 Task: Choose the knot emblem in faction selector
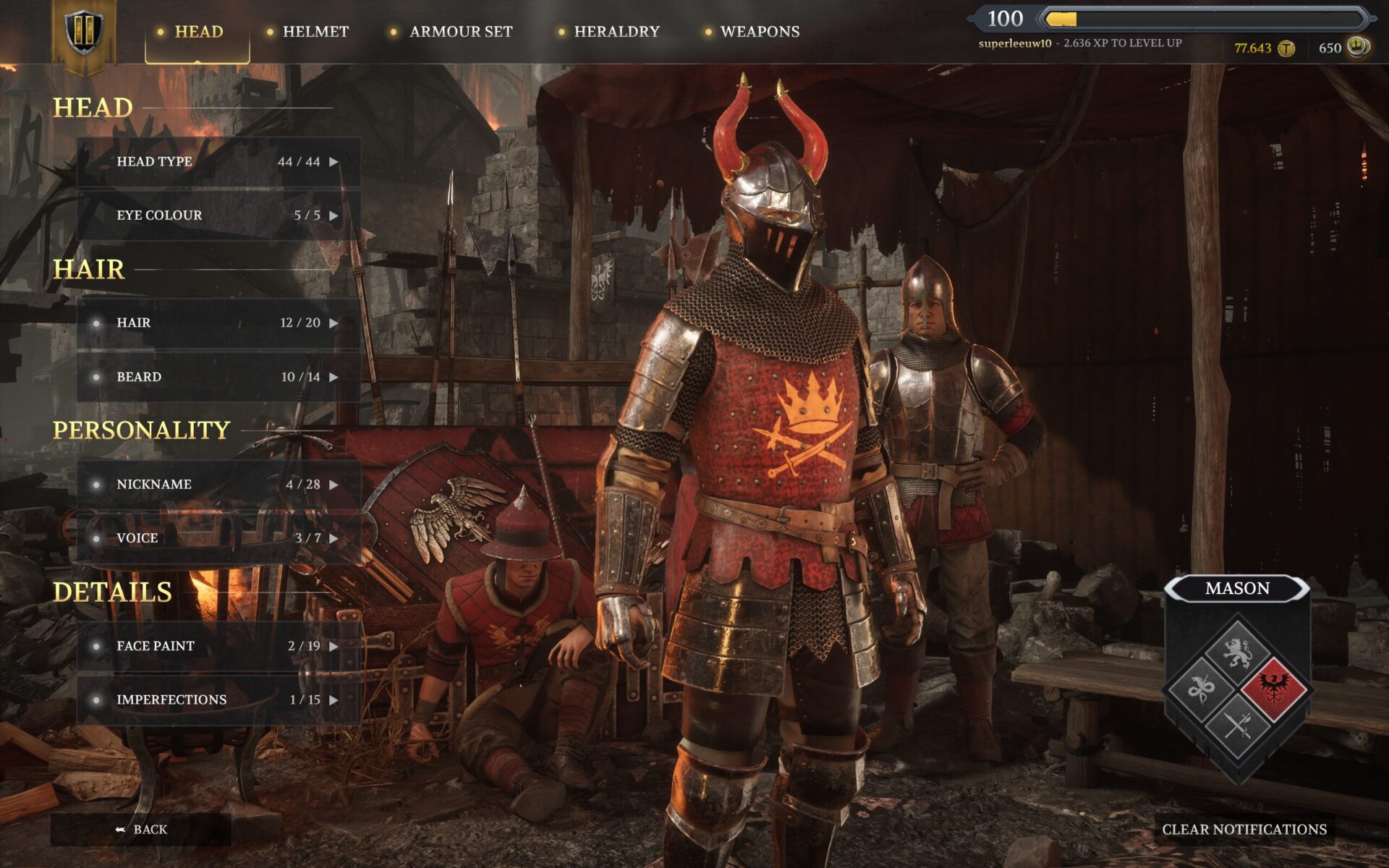click(x=1200, y=688)
